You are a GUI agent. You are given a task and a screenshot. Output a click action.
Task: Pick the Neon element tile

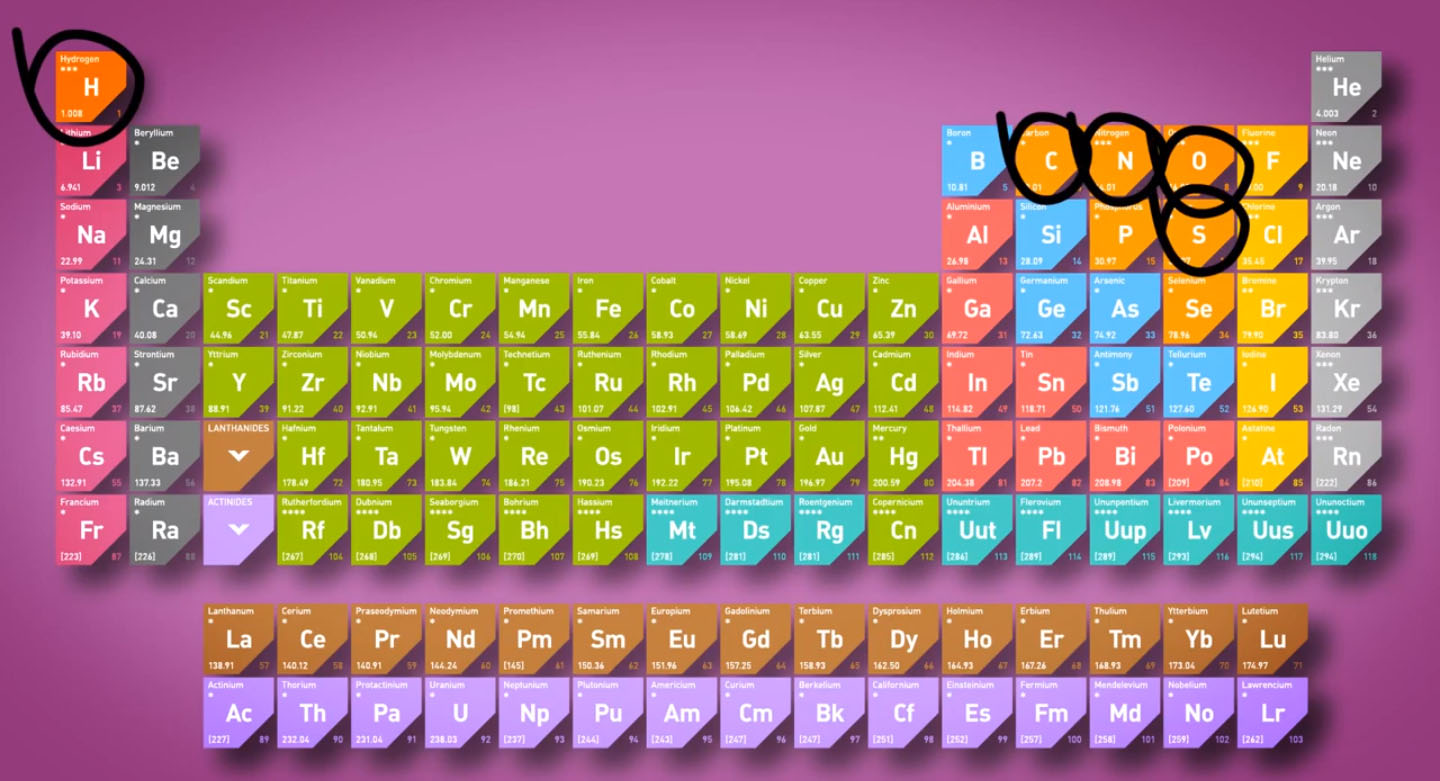coord(1346,161)
